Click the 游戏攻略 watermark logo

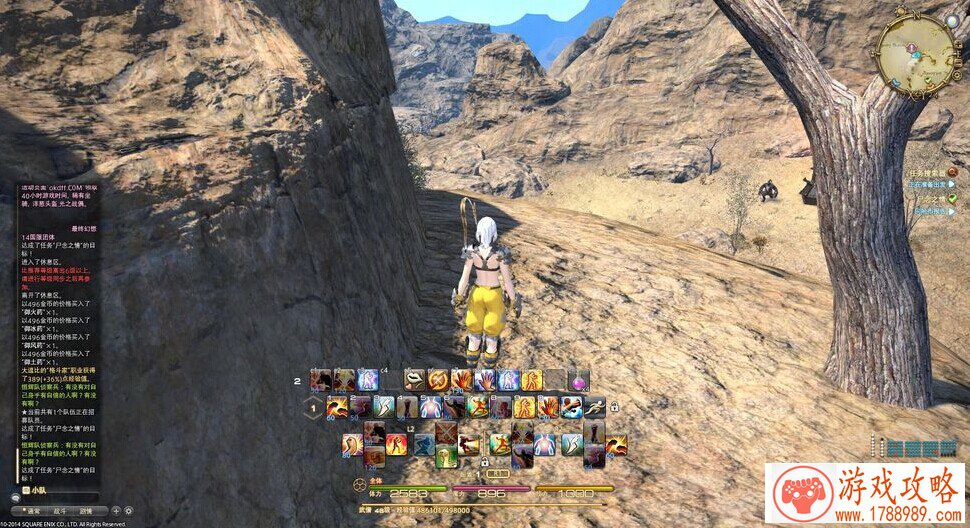click(866, 493)
